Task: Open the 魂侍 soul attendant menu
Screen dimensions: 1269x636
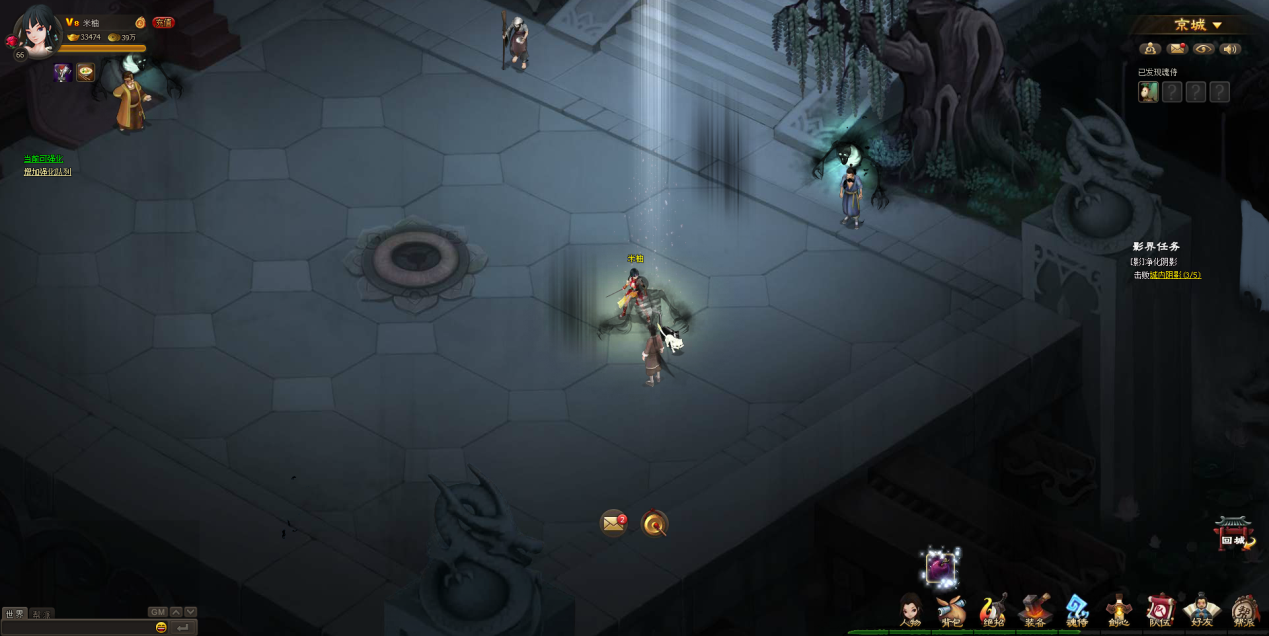Action: point(1077,610)
